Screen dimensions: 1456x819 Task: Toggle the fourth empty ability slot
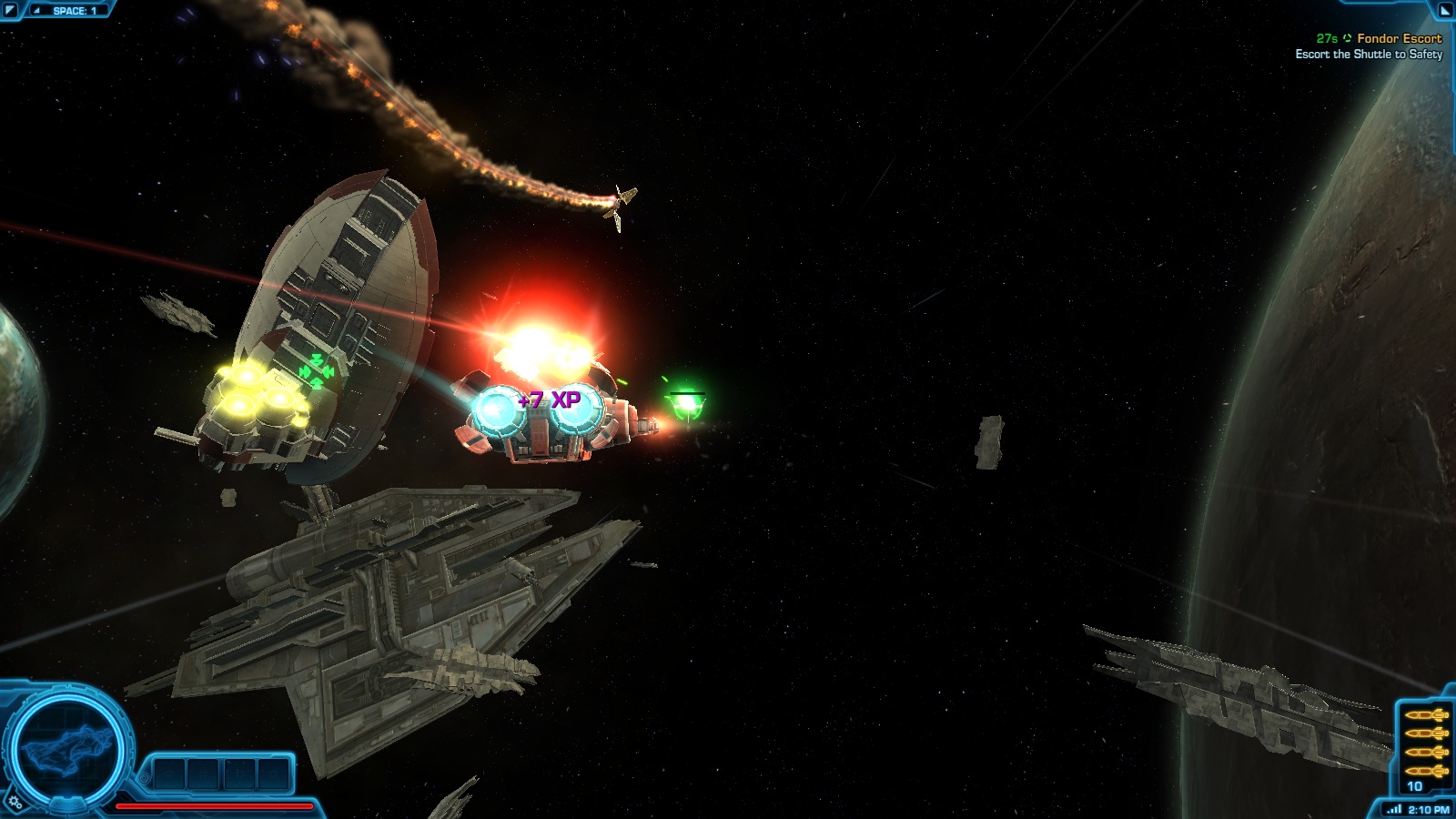pos(272,772)
